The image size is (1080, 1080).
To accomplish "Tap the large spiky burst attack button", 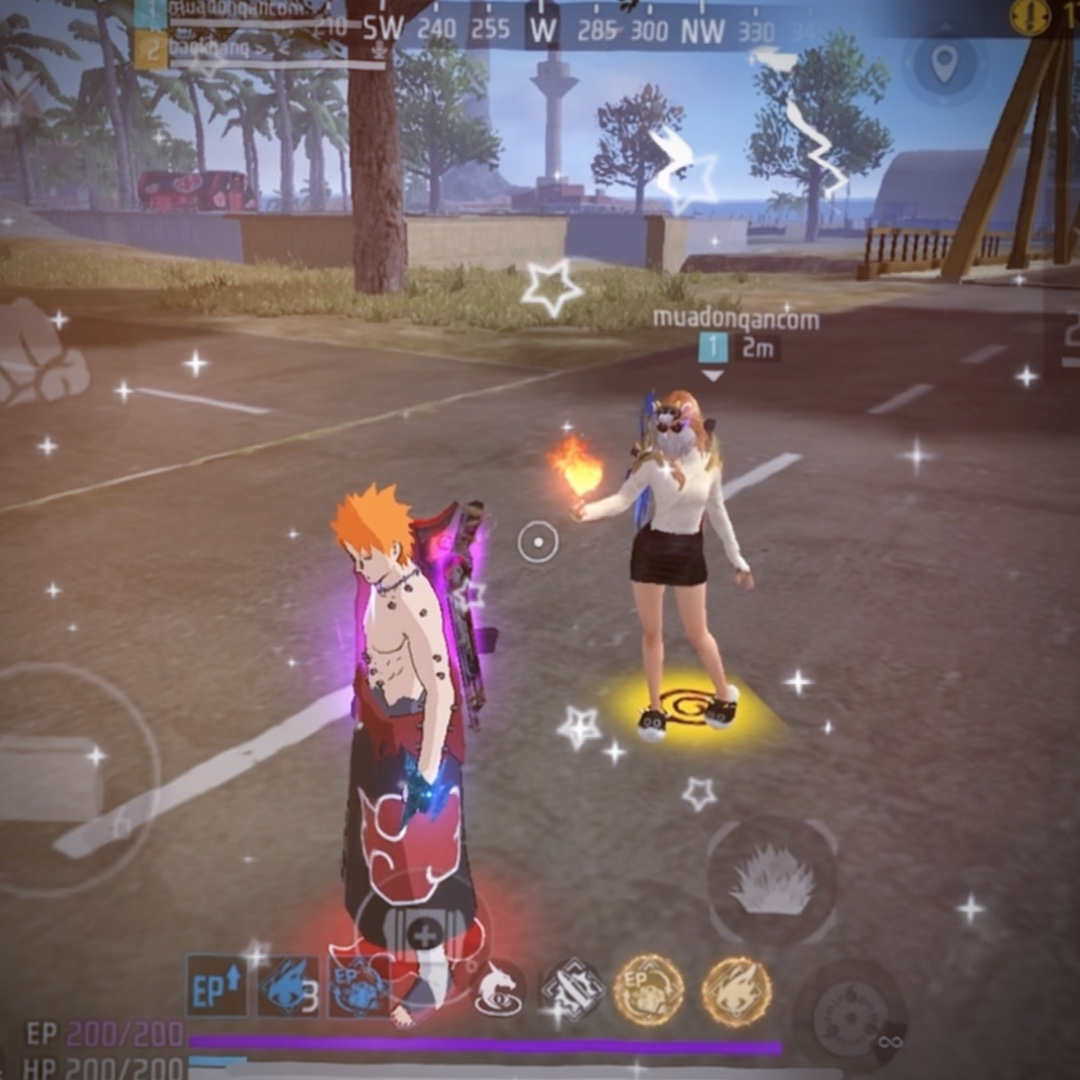I will click(771, 881).
